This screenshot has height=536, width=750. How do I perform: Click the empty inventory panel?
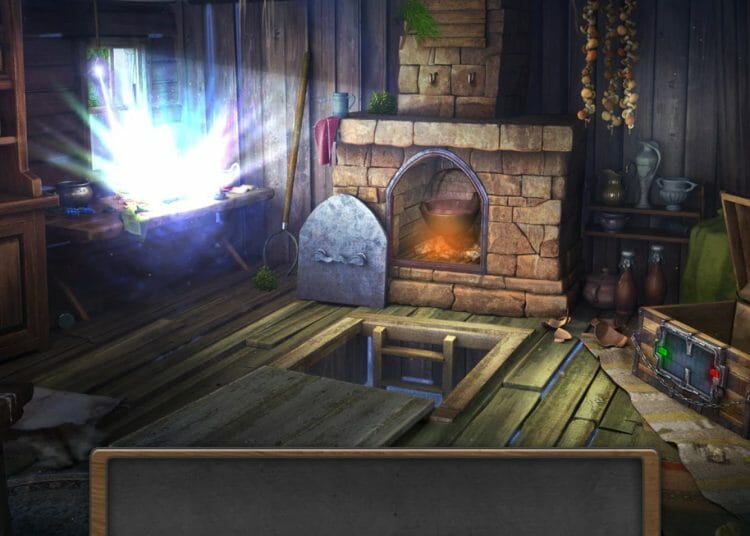375,495
